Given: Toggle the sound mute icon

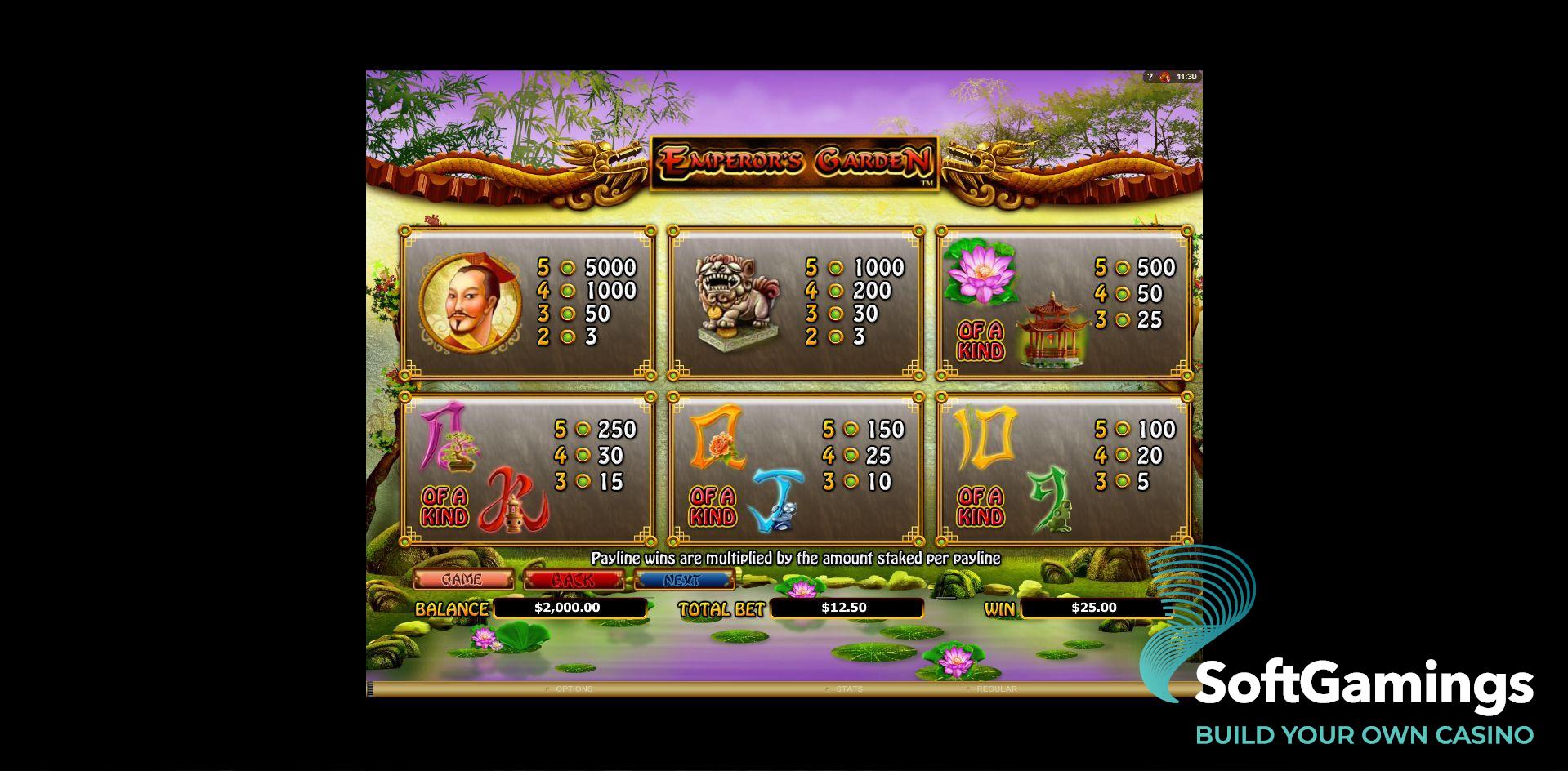Looking at the screenshot, I should 1165,75.
